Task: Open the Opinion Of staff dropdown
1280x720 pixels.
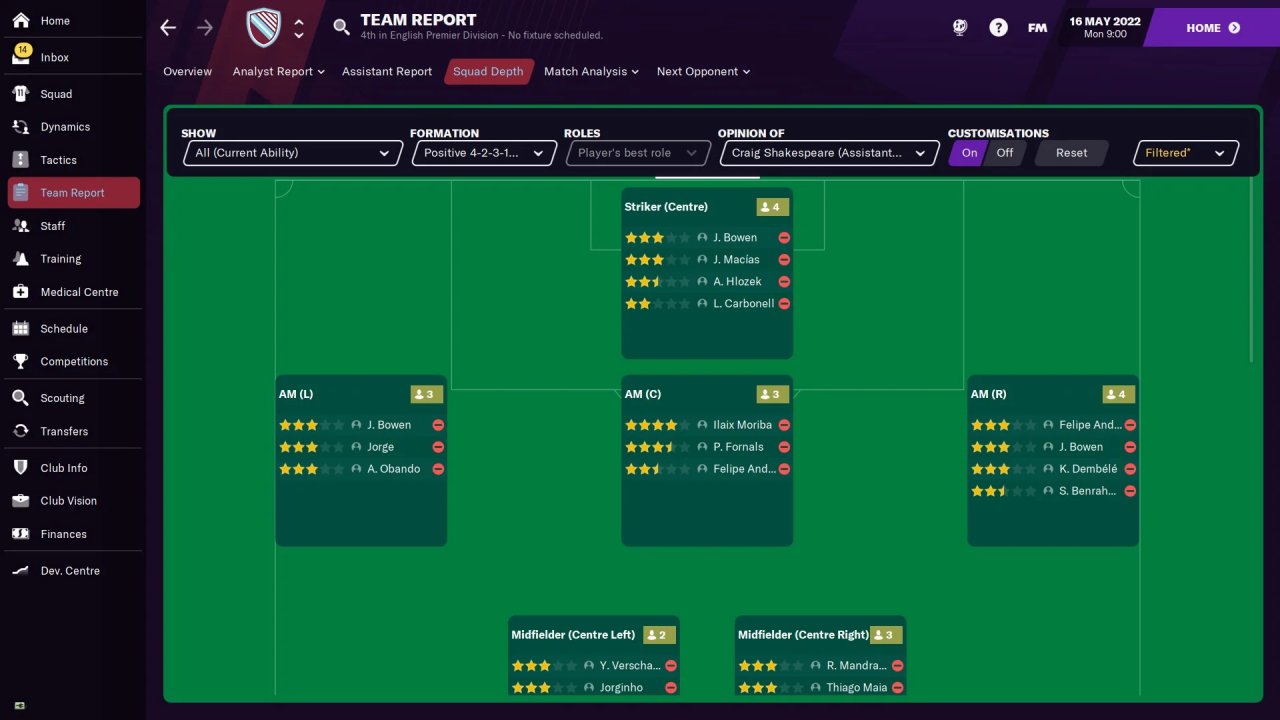Action: point(828,153)
